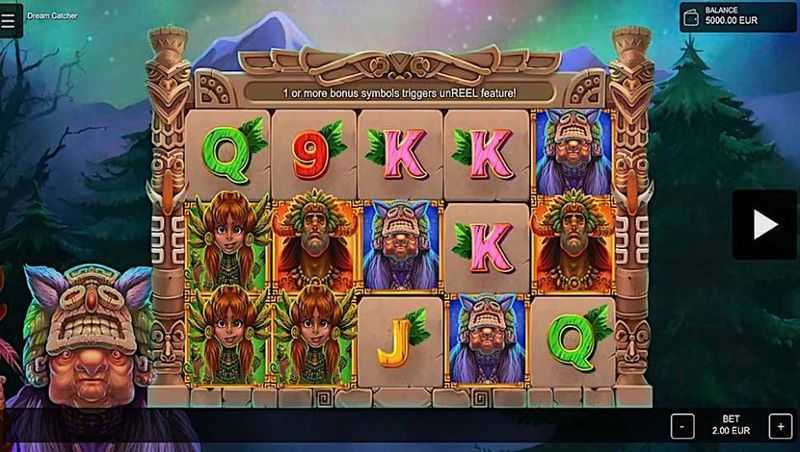Spin the reels with the play button
Image resolution: width=800 pixels, height=452 pixels.
click(765, 225)
